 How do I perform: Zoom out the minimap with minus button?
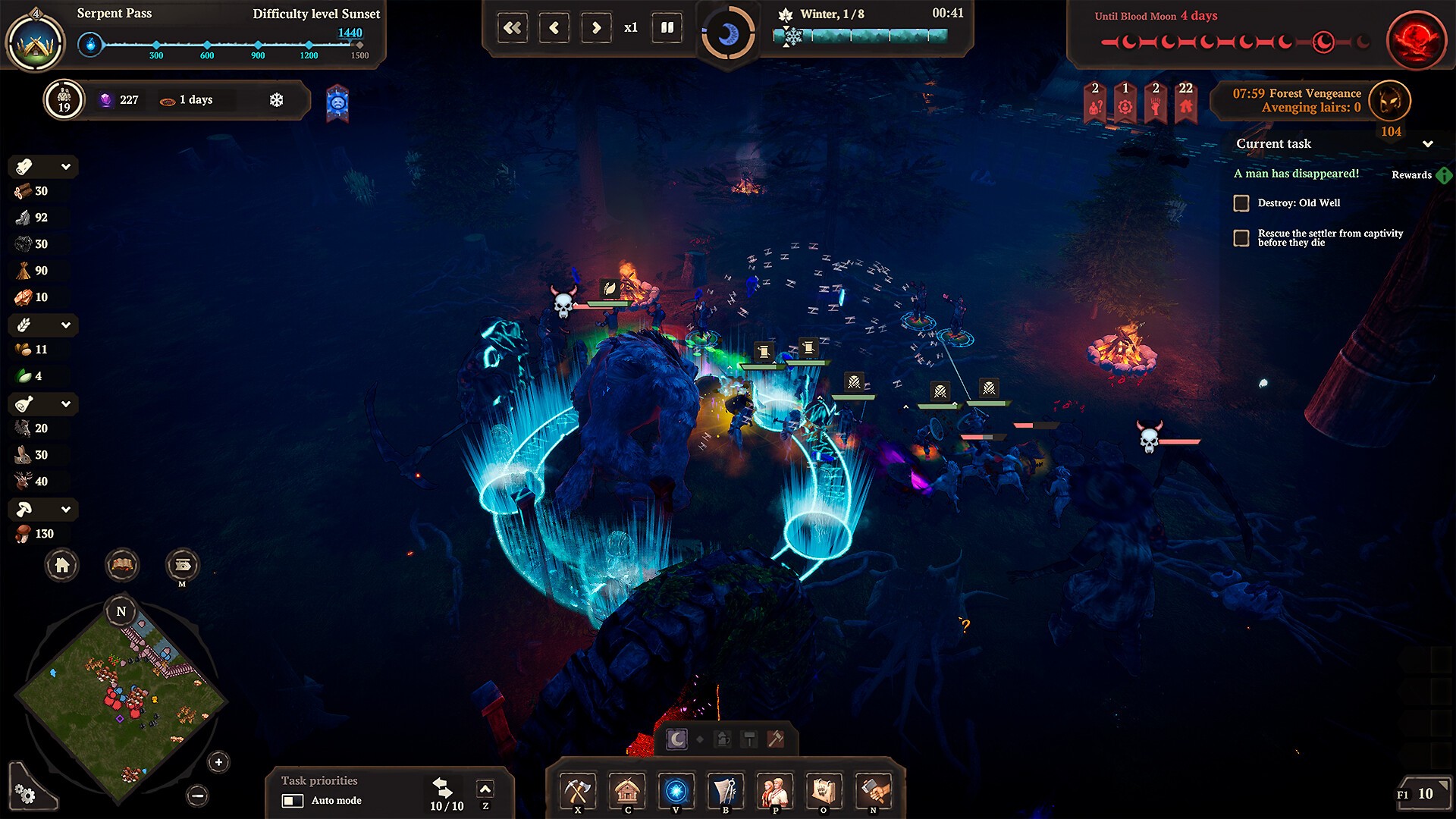pyautogui.click(x=197, y=795)
